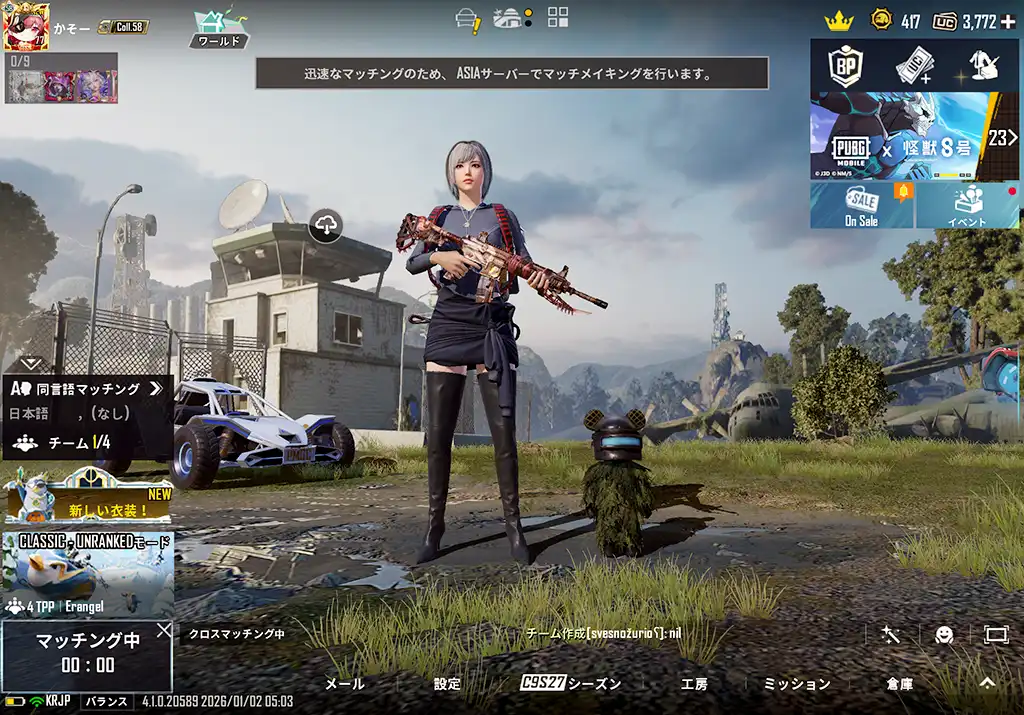Open 設定 settings
Viewport: 1024px width, 715px height.
[x=448, y=684]
